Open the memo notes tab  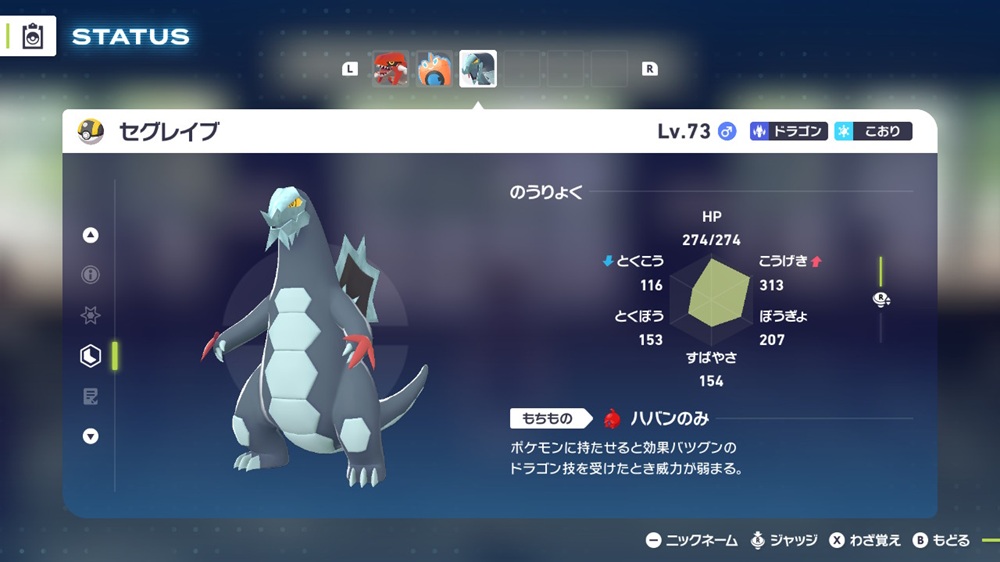pyautogui.click(x=91, y=397)
